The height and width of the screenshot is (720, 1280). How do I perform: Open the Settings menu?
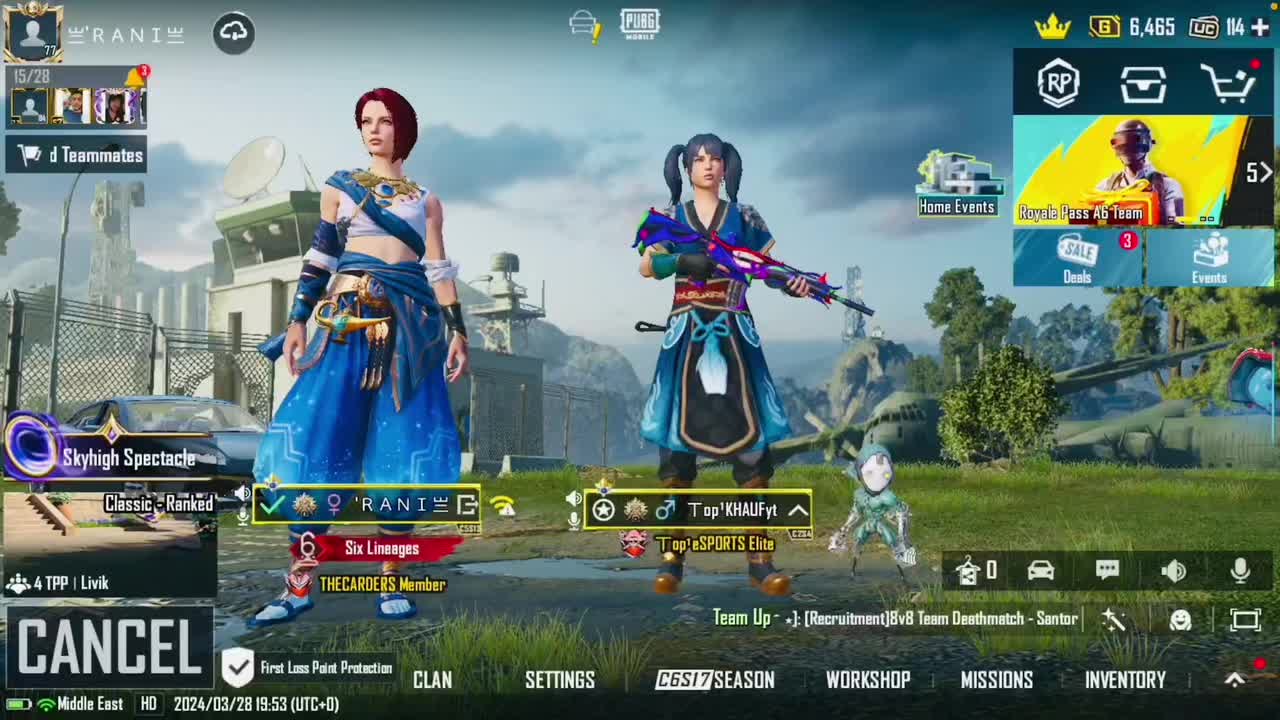coord(559,680)
